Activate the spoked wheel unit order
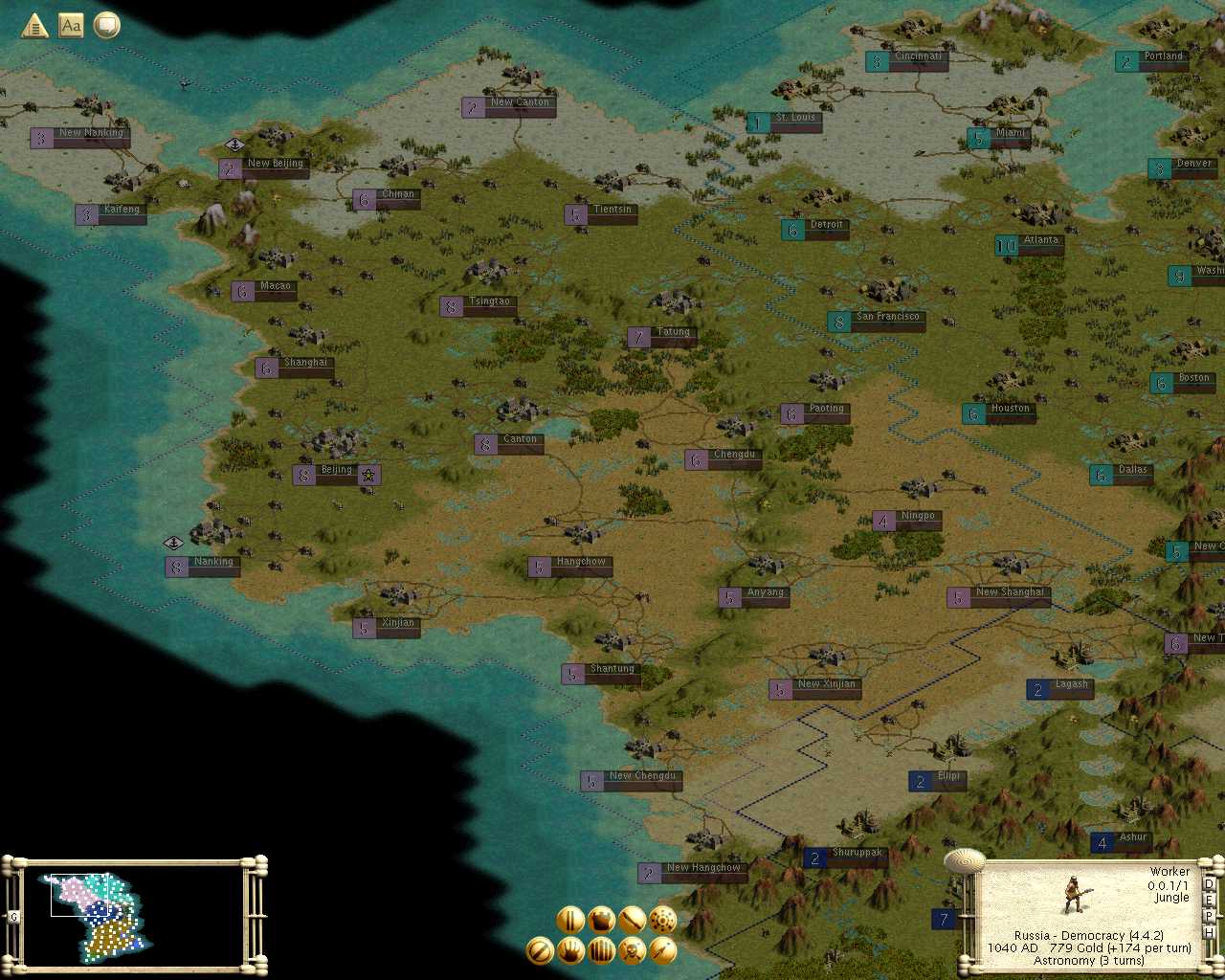The image size is (1225, 980). [x=662, y=920]
